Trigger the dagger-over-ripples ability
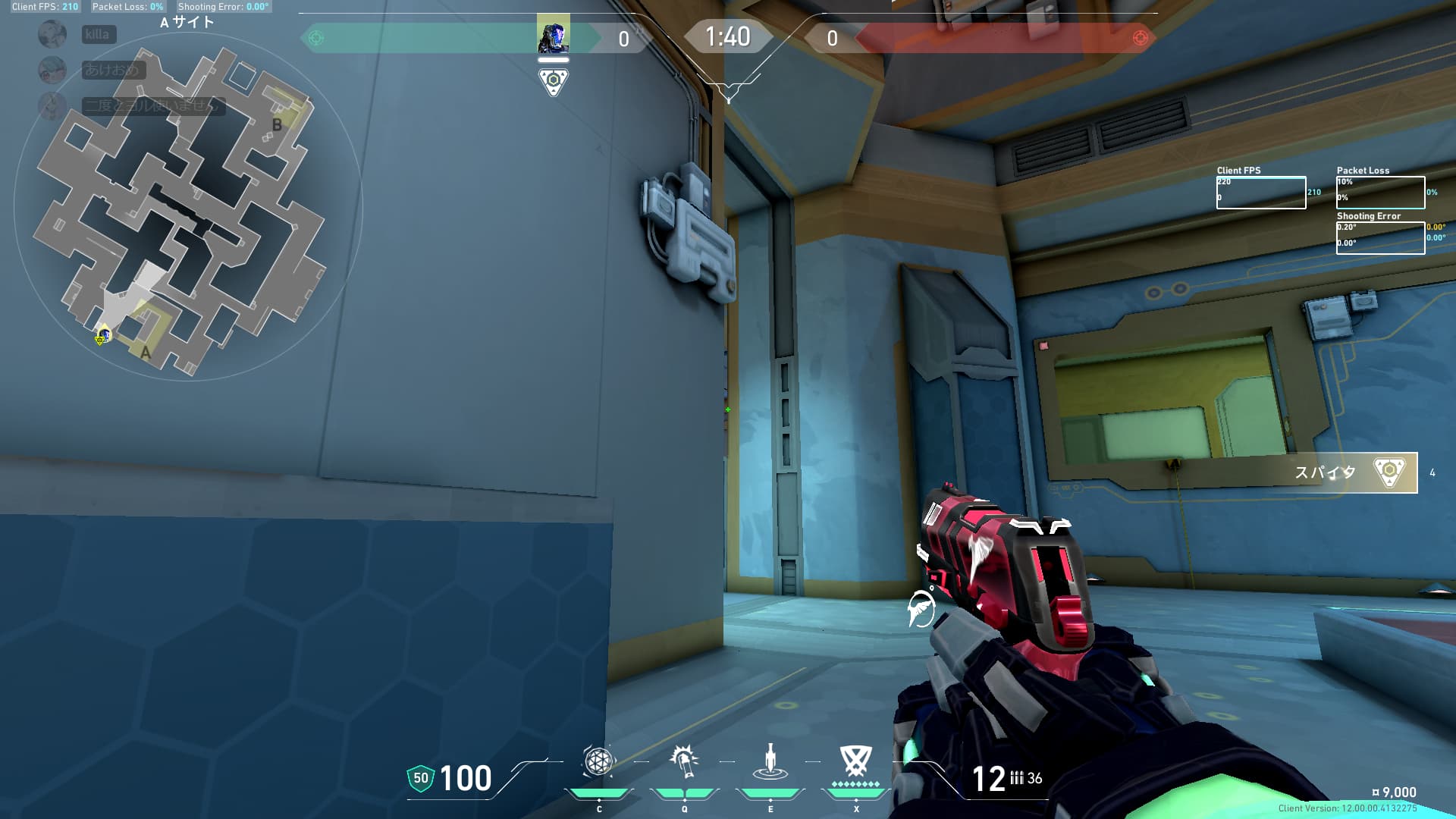Image resolution: width=1456 pixels, height=819 pixels. (770, 762)
